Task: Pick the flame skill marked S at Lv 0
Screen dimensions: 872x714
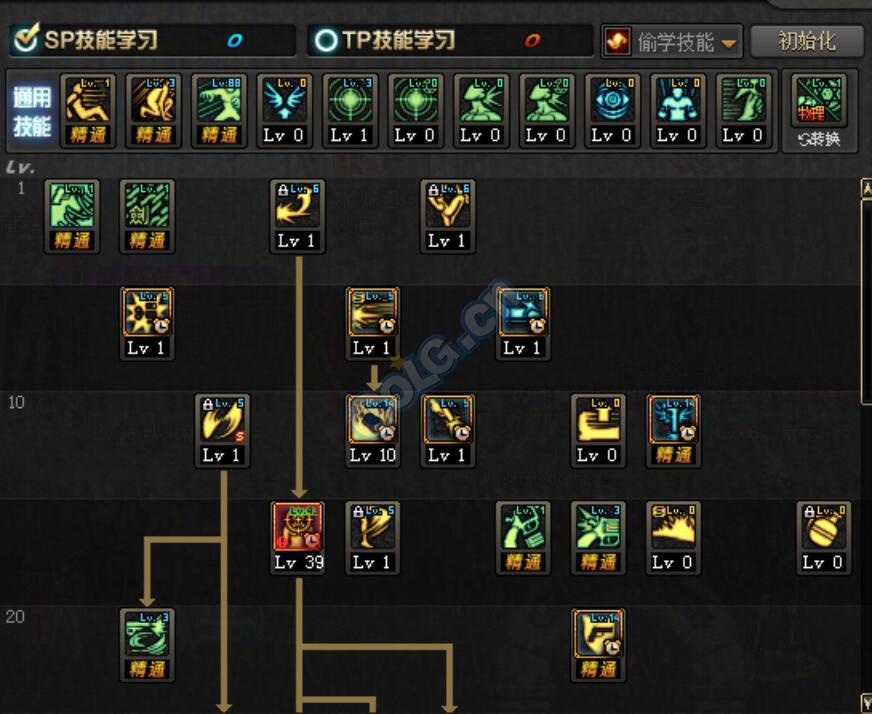Action: pyautogui.click(x=673, y=529)
